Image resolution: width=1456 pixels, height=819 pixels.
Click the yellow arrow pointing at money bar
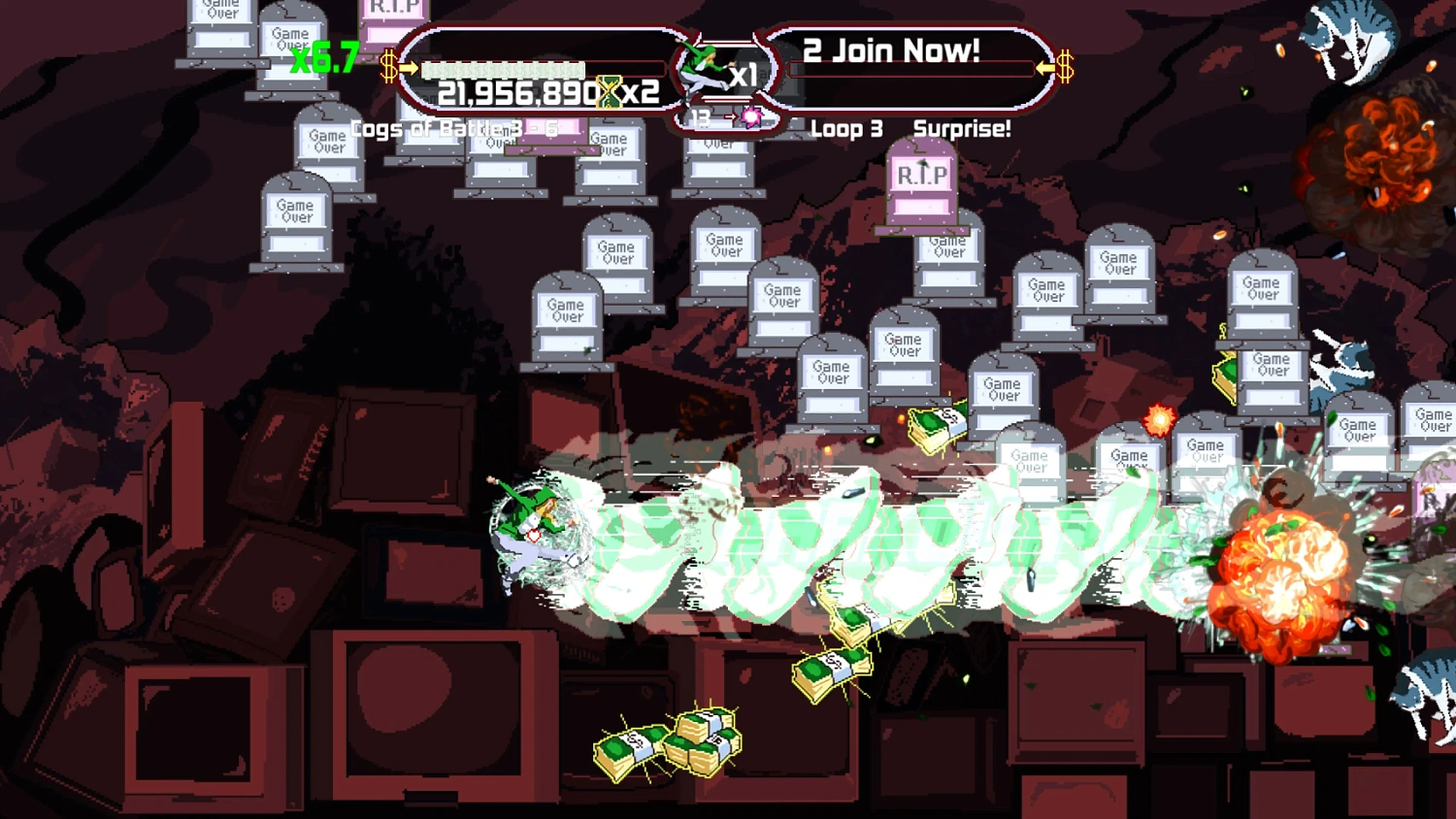(x=407, y=65)
